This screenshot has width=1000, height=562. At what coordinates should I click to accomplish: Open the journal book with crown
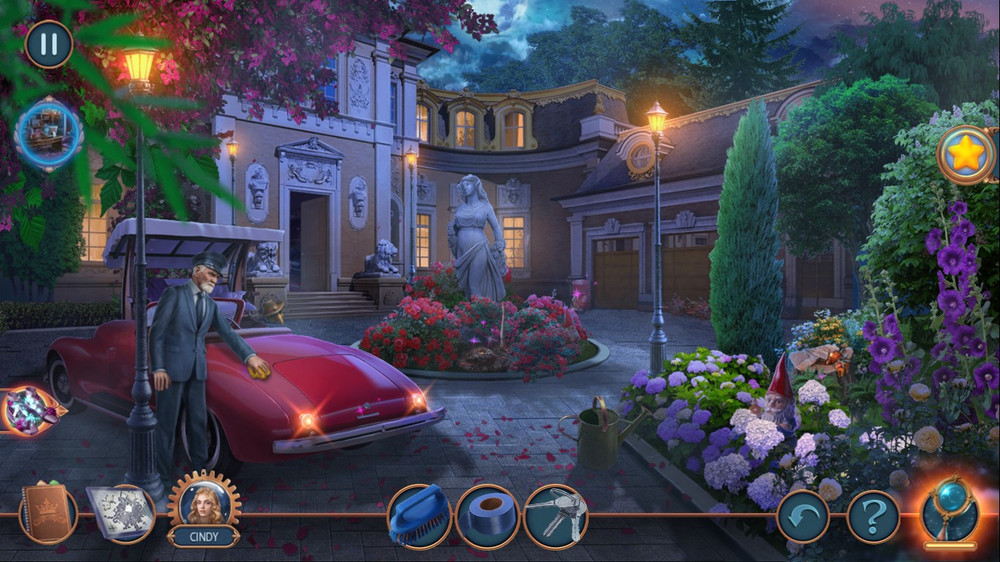pyautogui.click(x=48, y=513)
